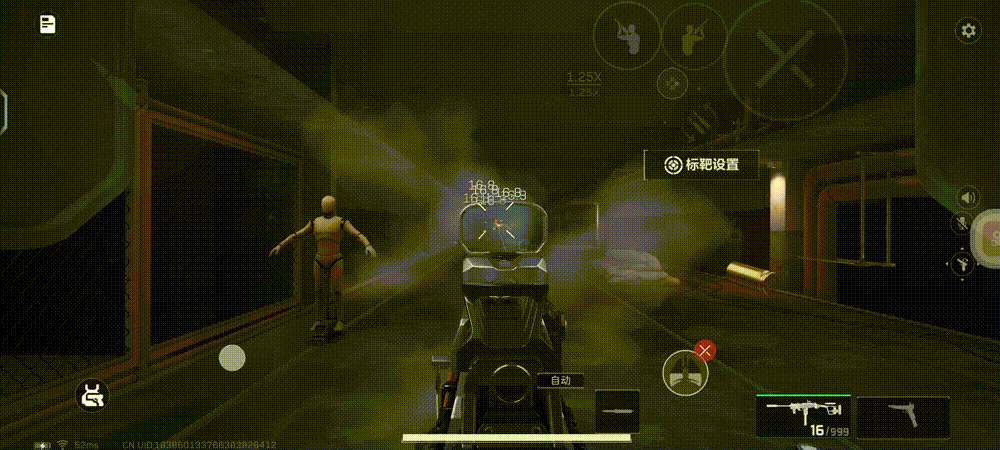Tap the large crossed X circle button
Viewport: 1000px width, 450px height.
785,59
